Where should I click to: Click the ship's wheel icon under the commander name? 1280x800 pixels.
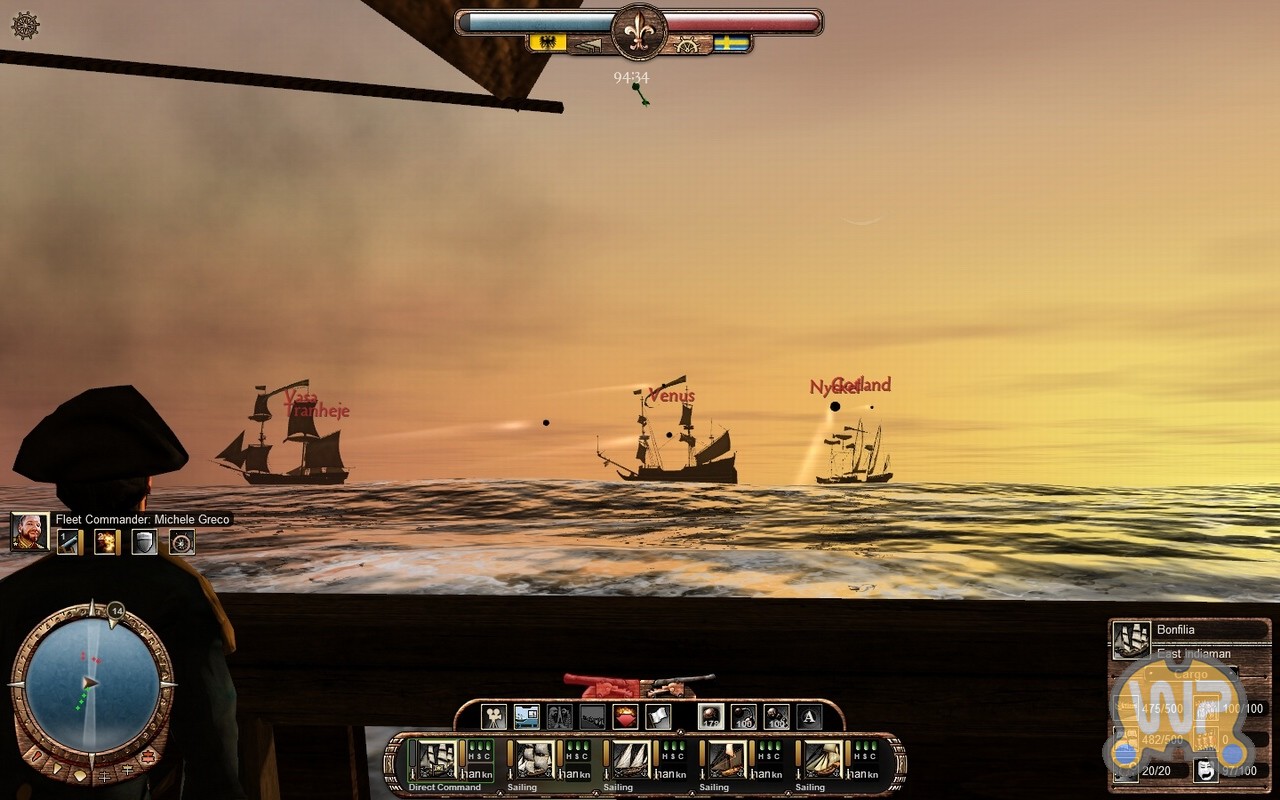point(182,542)
